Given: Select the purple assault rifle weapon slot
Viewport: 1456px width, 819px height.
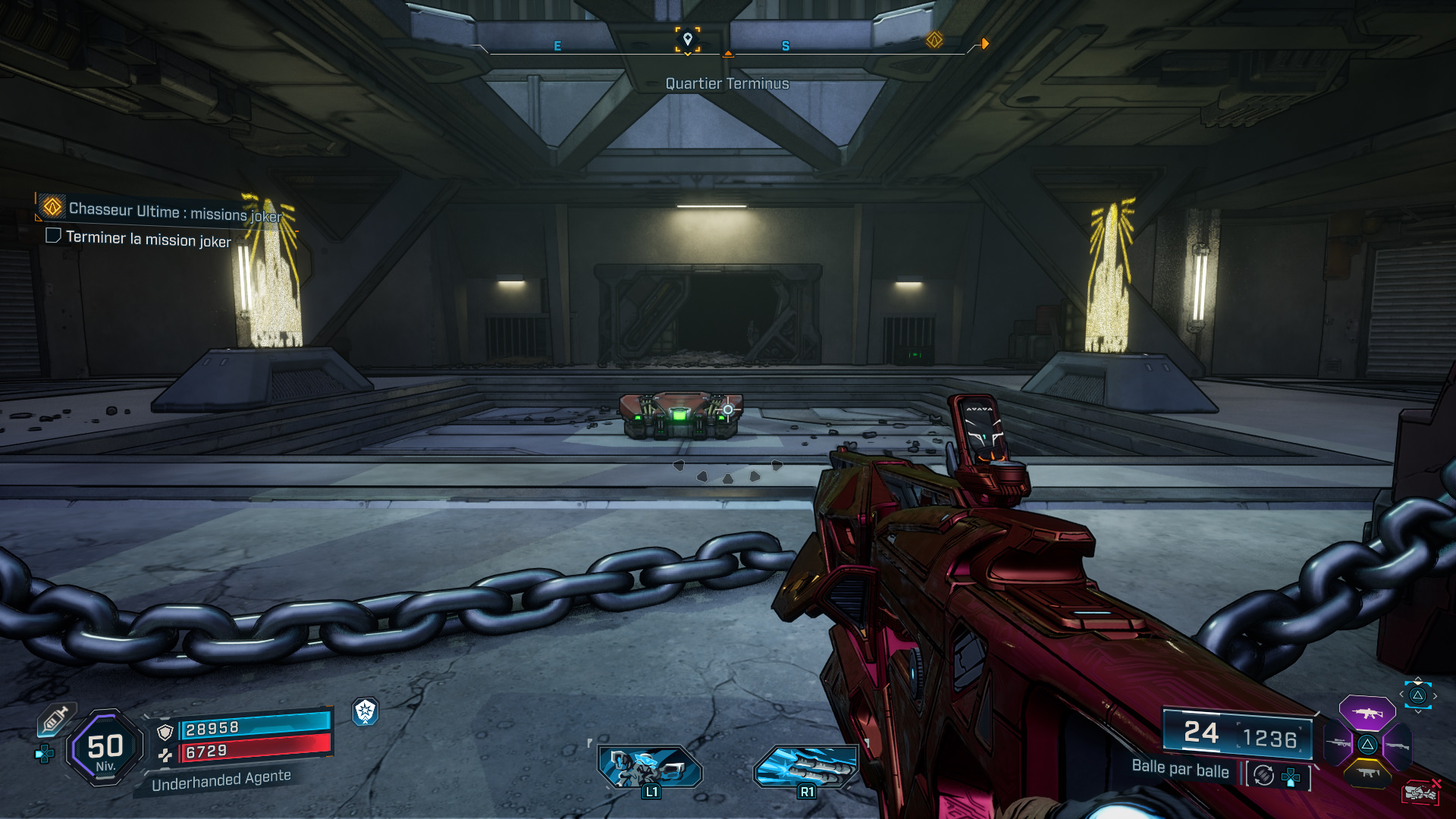Looking at the screenshot, I should [x=1367, y=714].
